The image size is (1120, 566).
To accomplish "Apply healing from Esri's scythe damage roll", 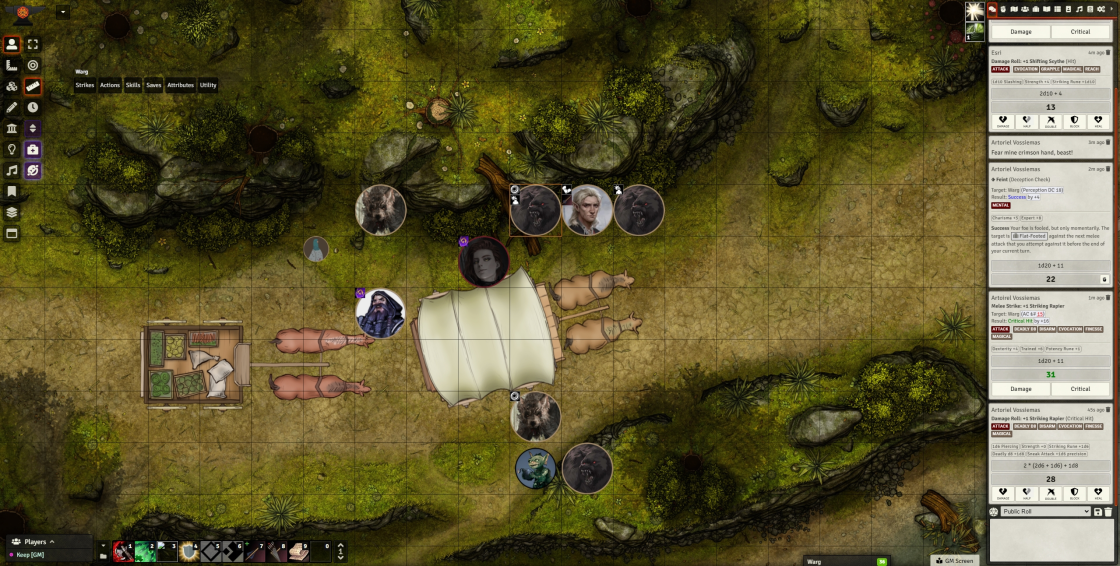I will coord(1096,123).
